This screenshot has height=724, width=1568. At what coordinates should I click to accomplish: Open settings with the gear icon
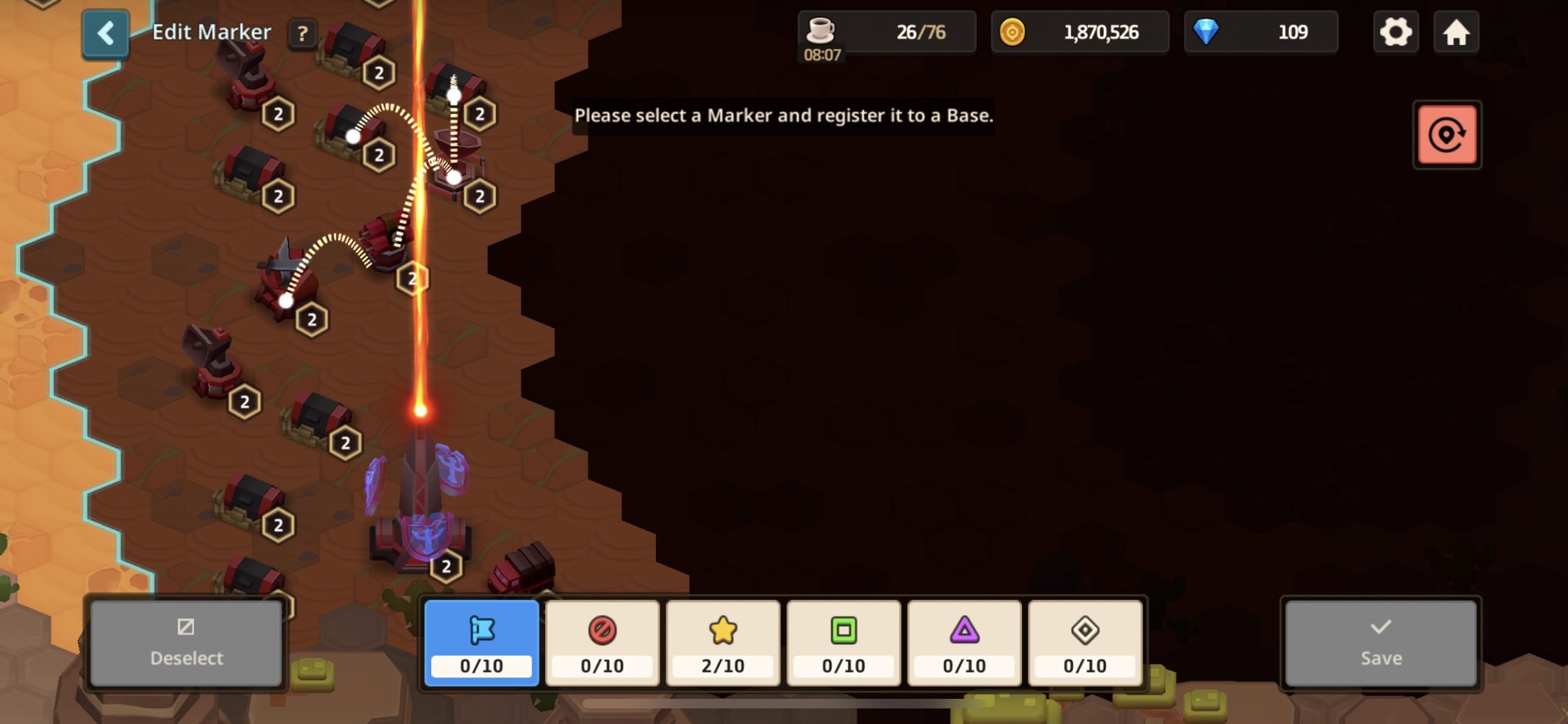(x=1396, y=32)
